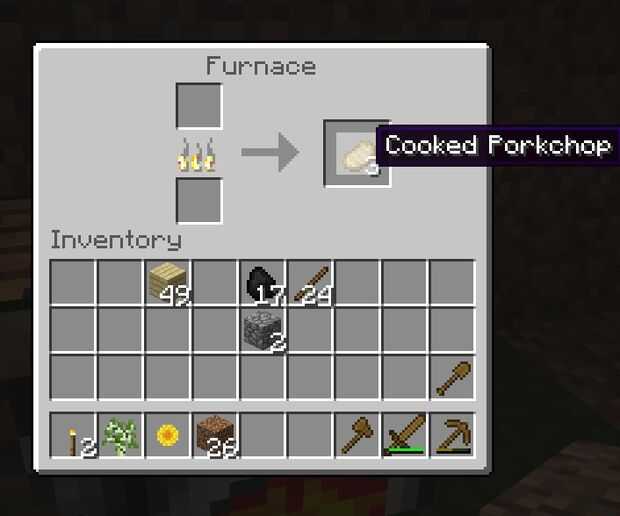Select the wooden pickaxe
Viewport: 620px width, 516px height.
tap(453, 436)
